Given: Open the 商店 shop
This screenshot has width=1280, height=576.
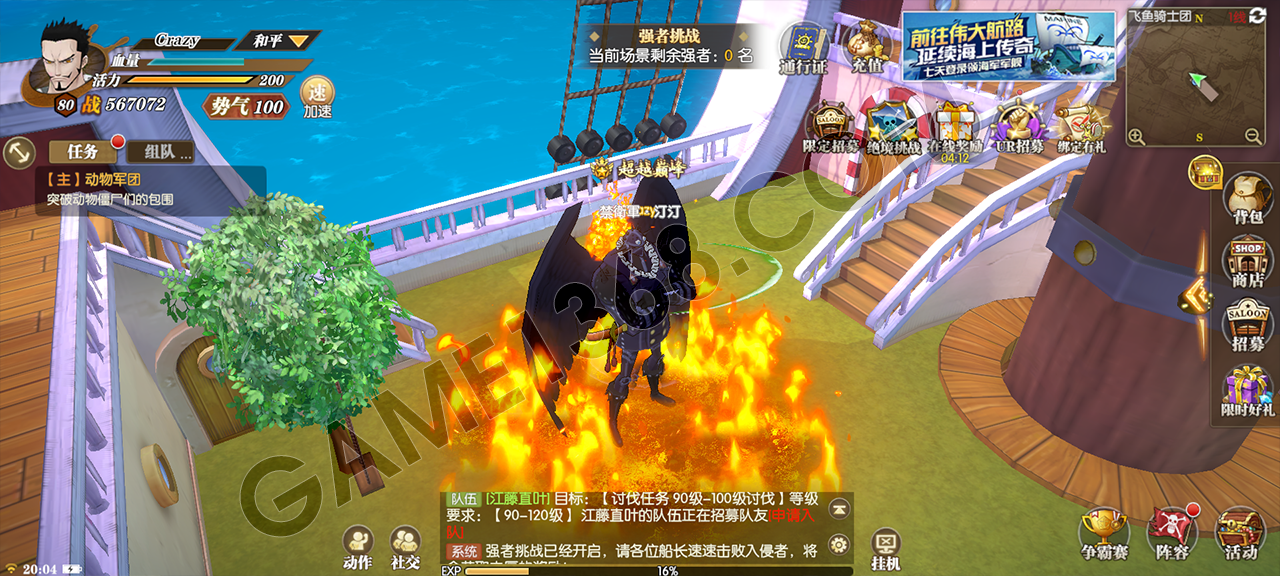Looking at the screenshot, I should [x=1247, y=262].
